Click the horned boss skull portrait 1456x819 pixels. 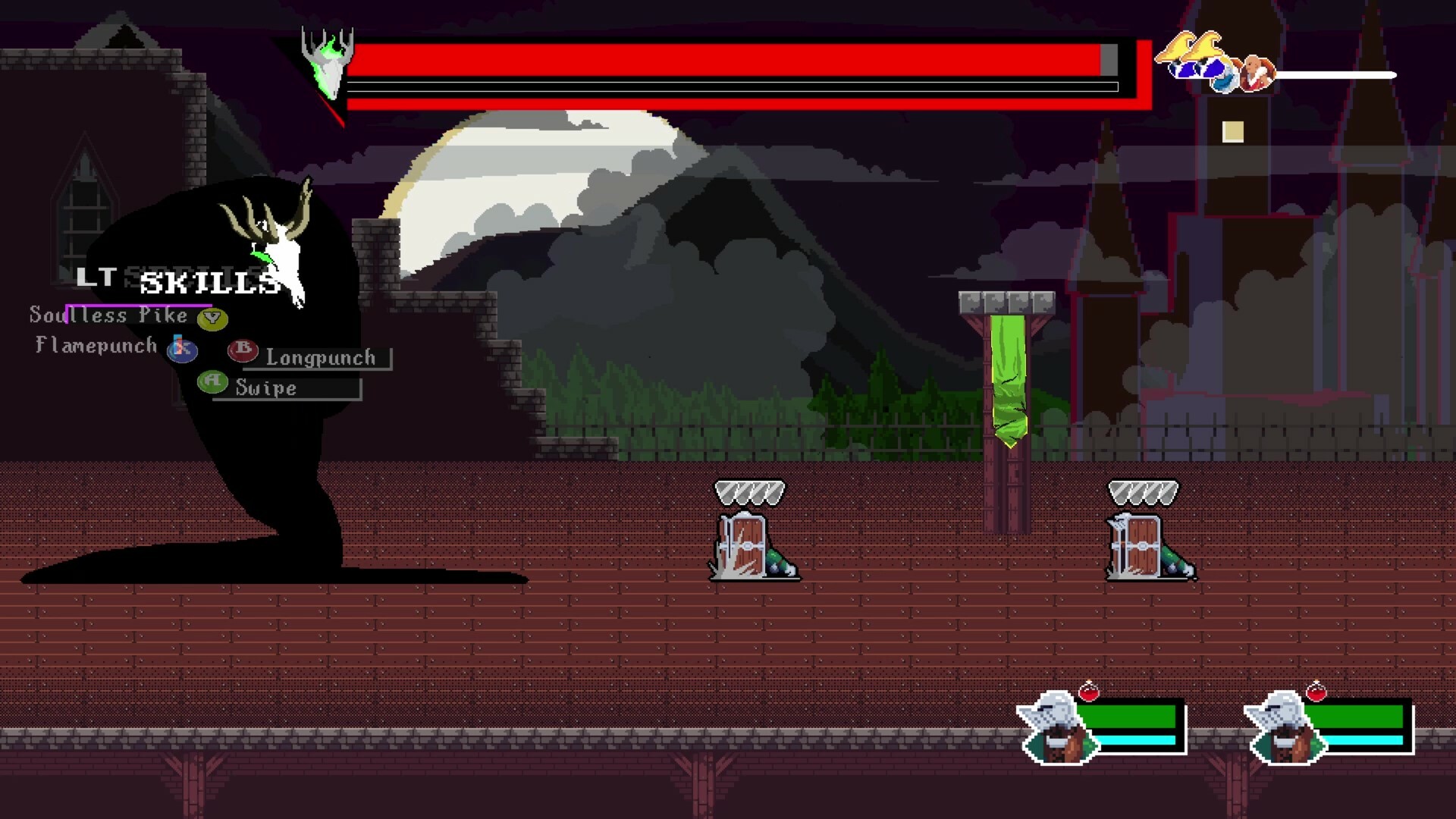[x=328, y=61]
